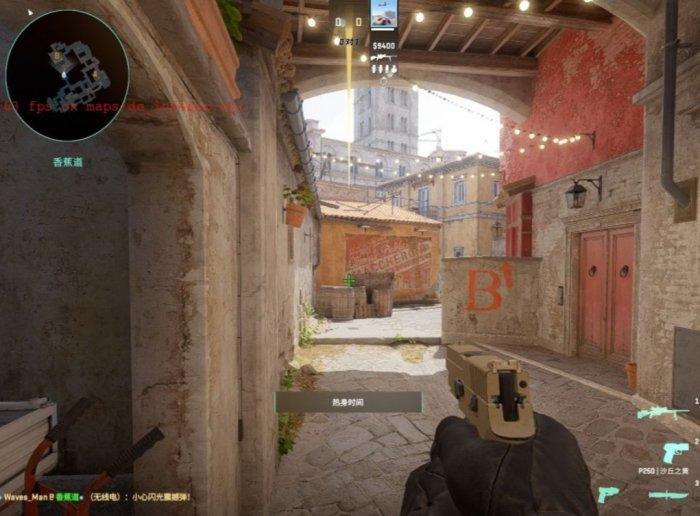
Task: Select the small pistol icon beside the knife
Action: (608, 494)
